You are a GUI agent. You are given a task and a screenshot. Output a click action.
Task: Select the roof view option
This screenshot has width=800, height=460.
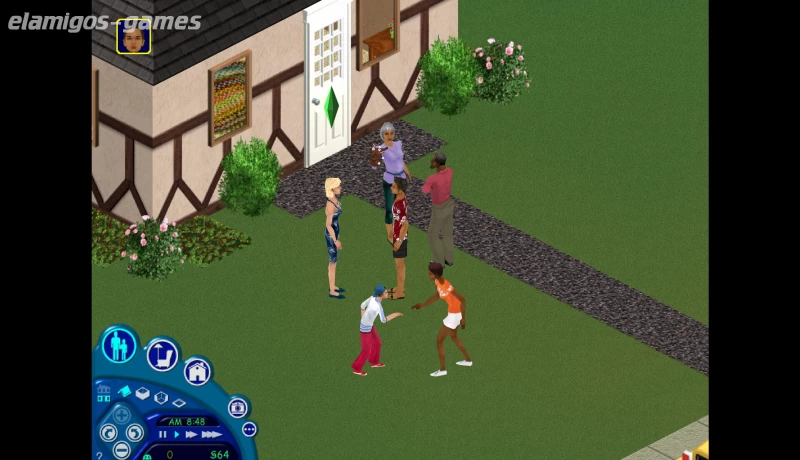tap(124, 391)
